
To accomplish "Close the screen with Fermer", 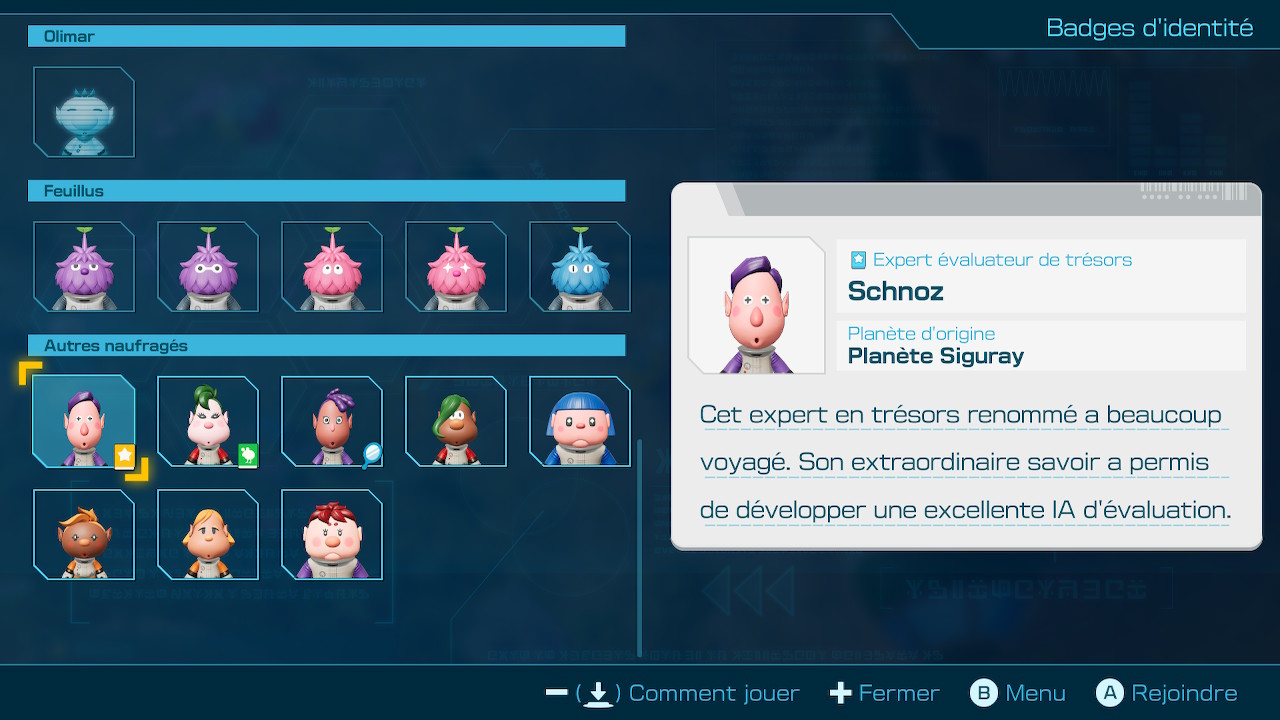I will tap(885, 693).
